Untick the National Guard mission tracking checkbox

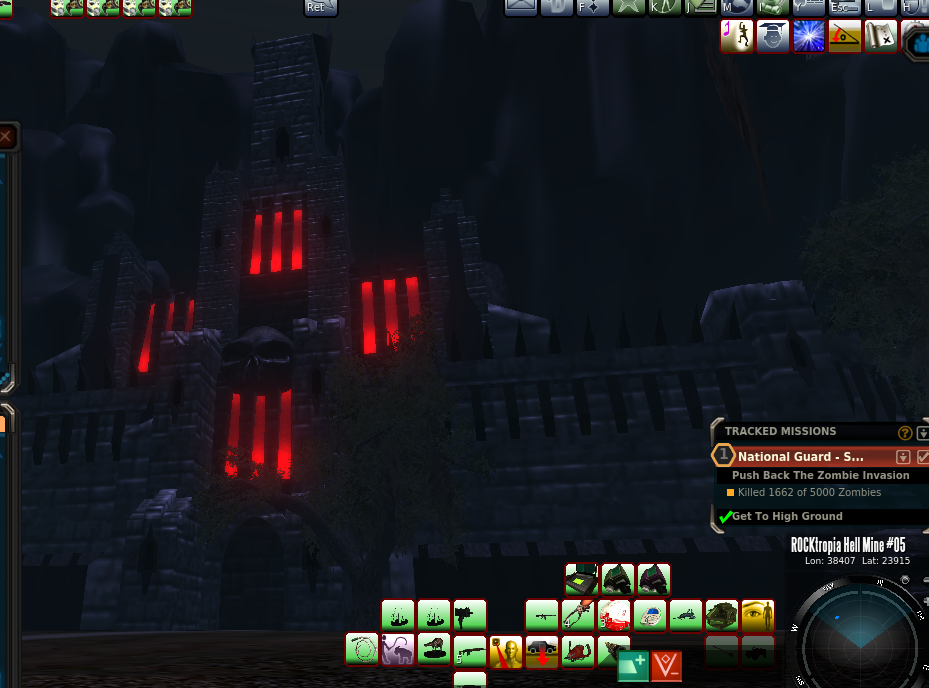point(923,456)
